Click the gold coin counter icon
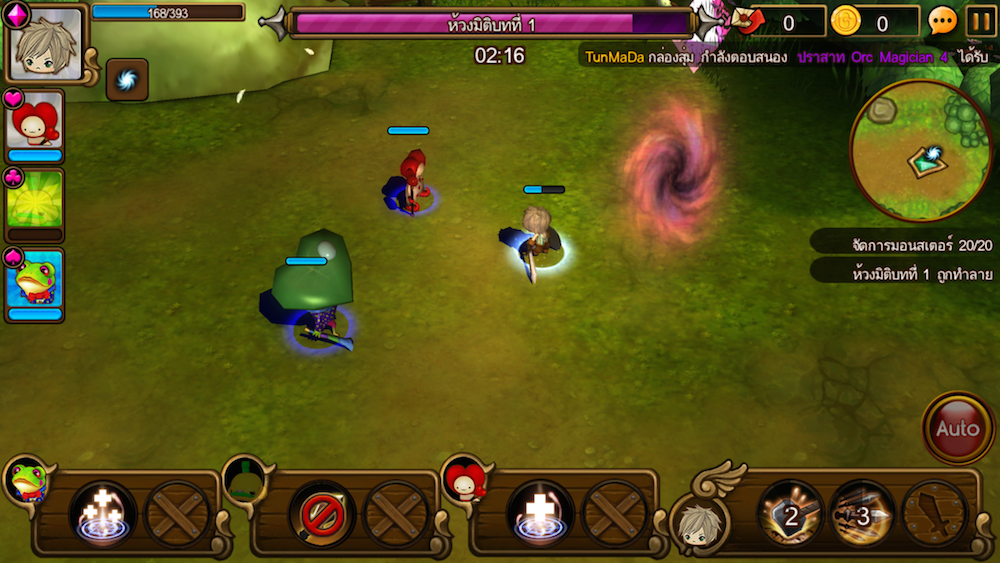This screenshot has width=1000, height=563. click(x=846, y=21)
